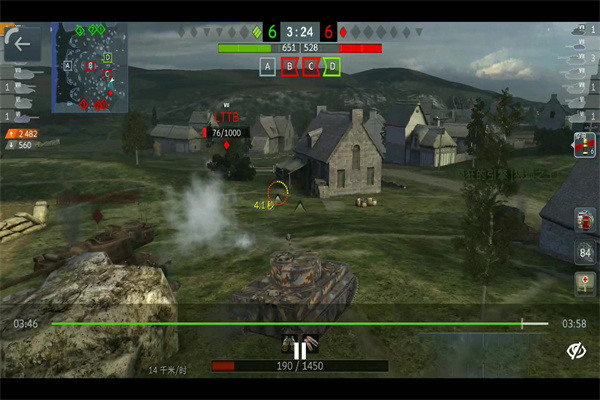This screenshot has height=400, width=600.
Task: Activate the consumable showing 84
Action: pos(583,252)
